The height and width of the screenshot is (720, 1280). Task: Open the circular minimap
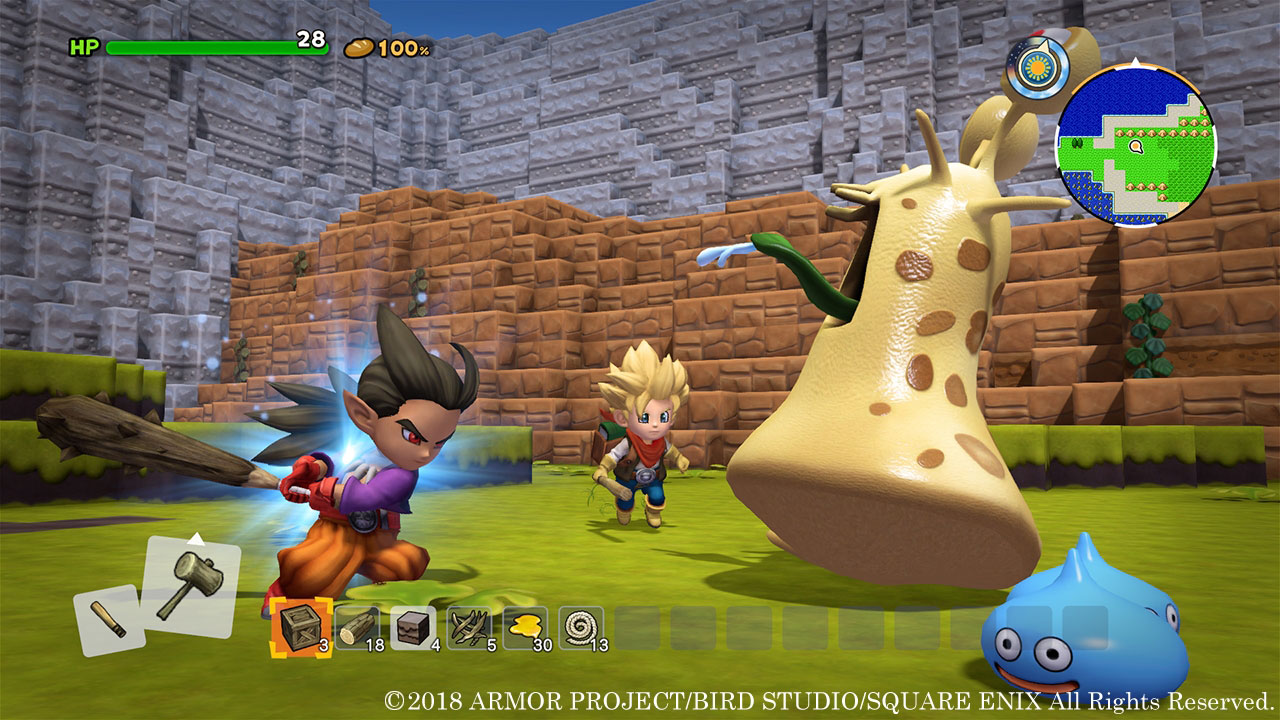pos(1135,147)
